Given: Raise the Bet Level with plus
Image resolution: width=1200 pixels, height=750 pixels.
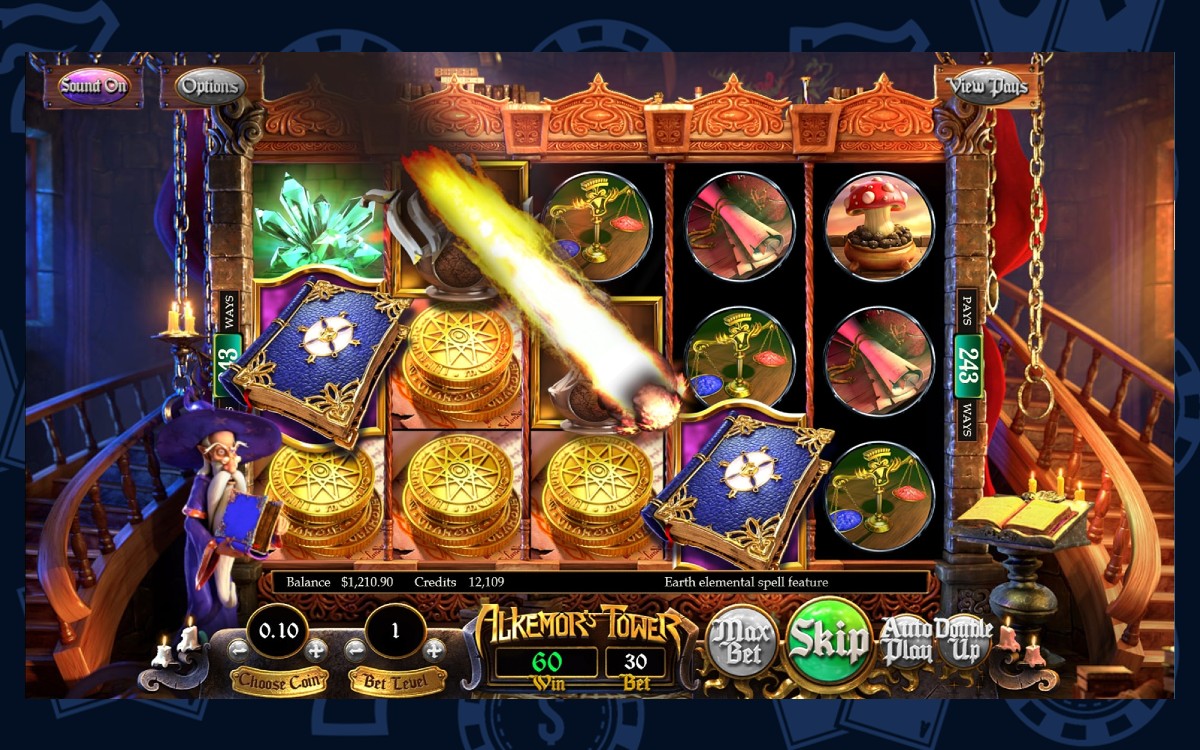Looking at the screenshot, I should point(434,648).
